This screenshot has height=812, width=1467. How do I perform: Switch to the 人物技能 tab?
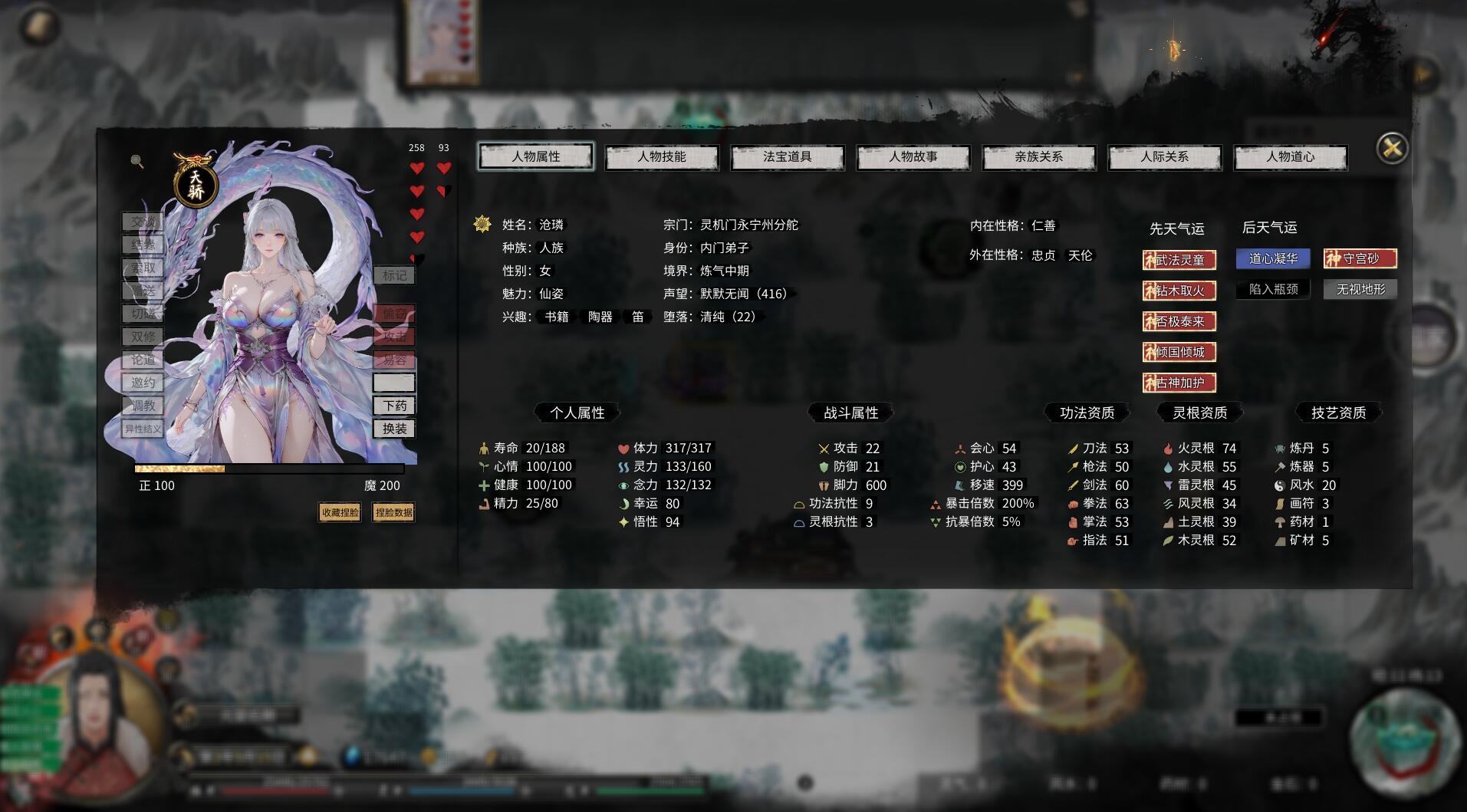pyautogui.click(x=662, y=156)
